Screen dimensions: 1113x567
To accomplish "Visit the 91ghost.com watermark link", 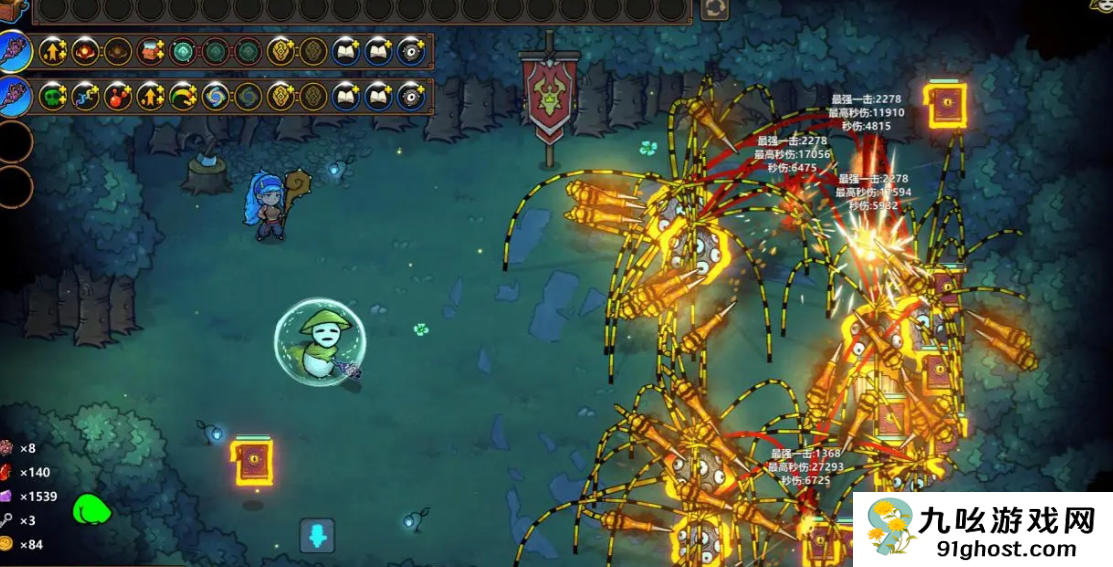I will click(1005, 549).
